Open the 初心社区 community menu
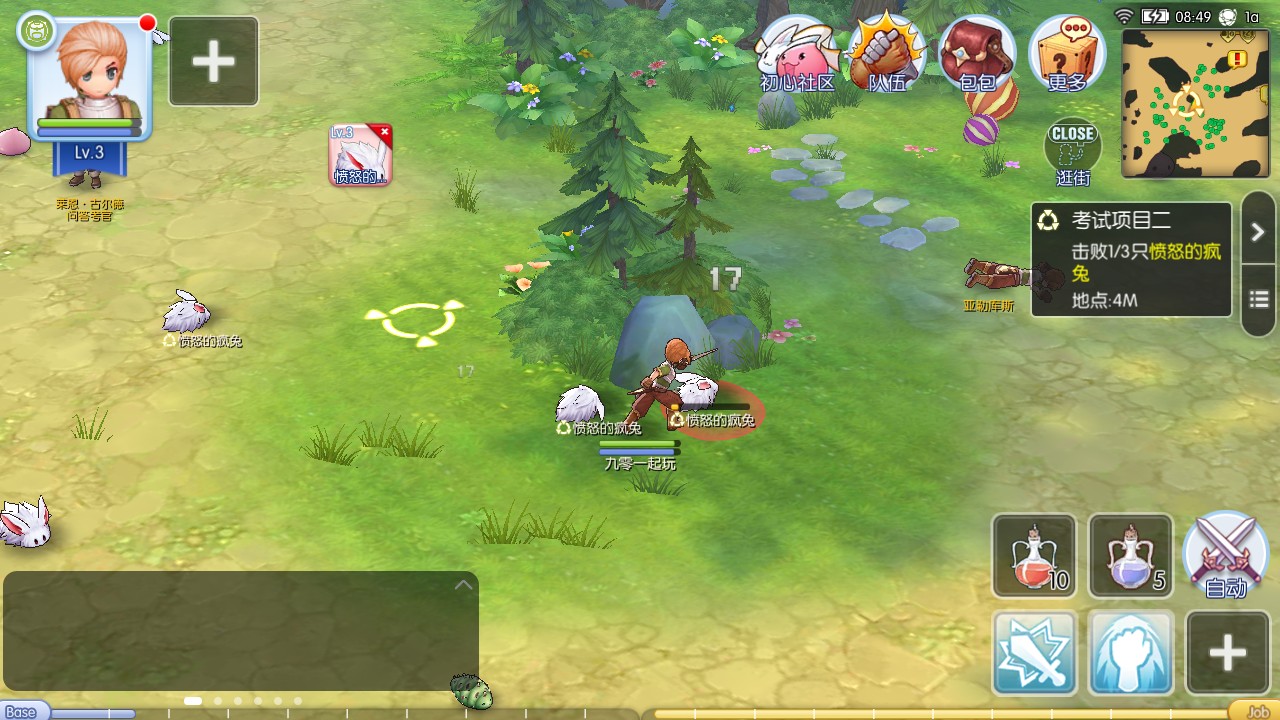1280x720 pixels. [797, 55]
